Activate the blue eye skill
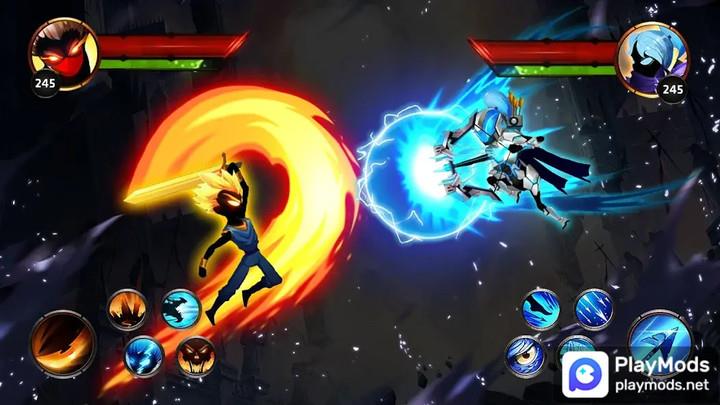The width and height of the screenshot is (720, 405). [525, 357]
